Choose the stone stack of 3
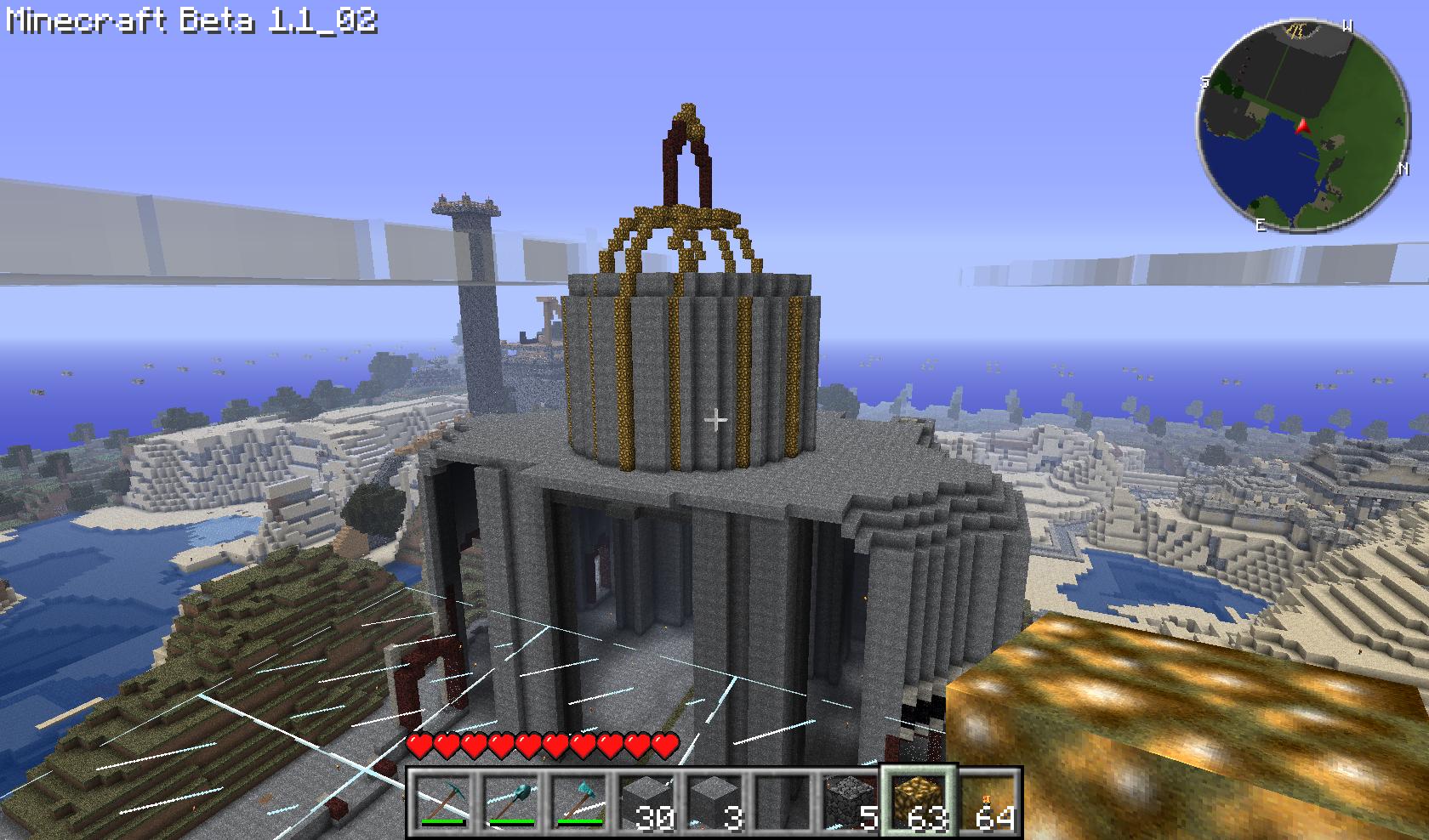This screenshot has height=840, width=1429. pyautogui.click(x=714, y=802)
